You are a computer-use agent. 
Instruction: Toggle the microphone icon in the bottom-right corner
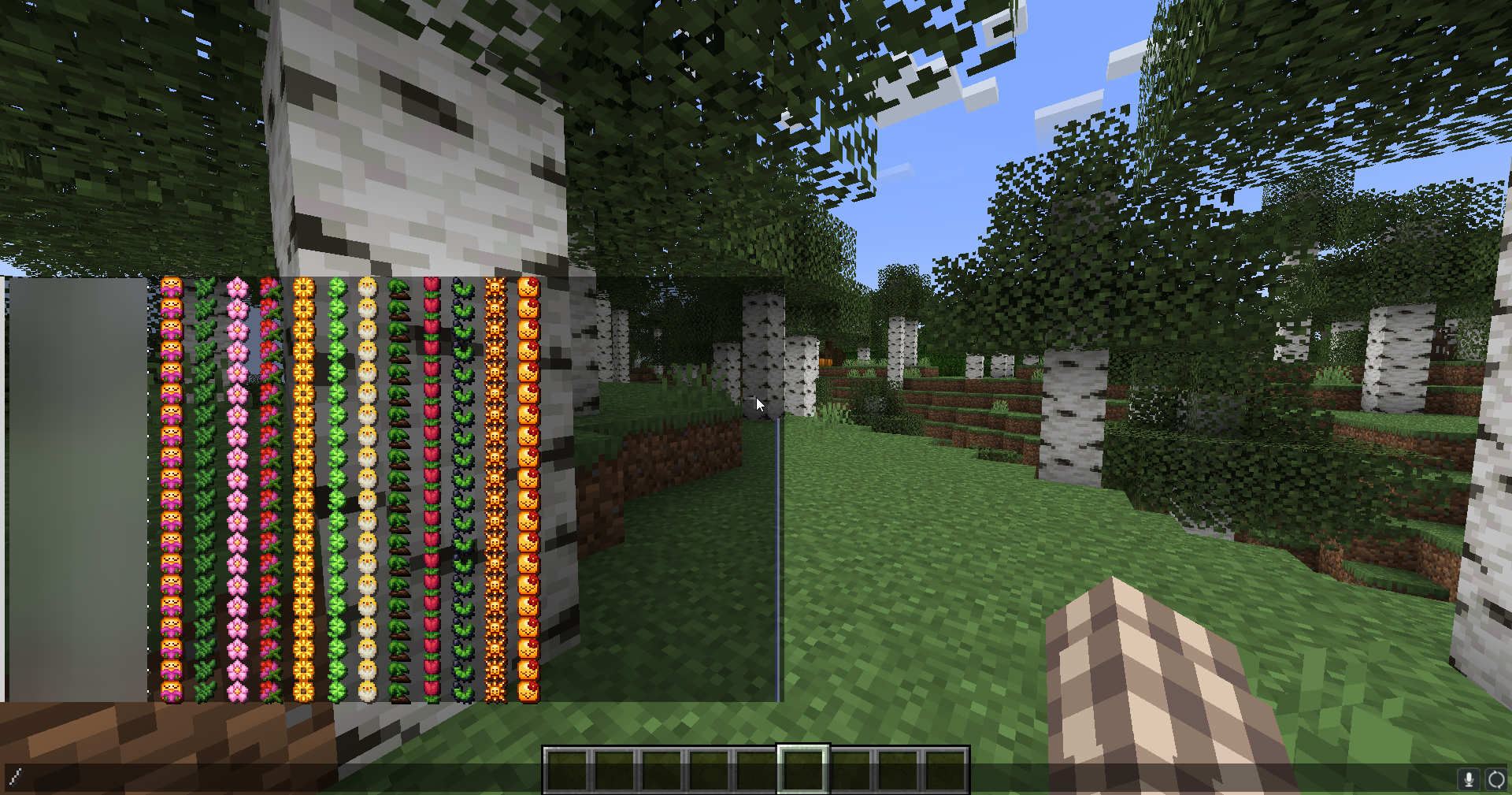tap(1470, 780)
